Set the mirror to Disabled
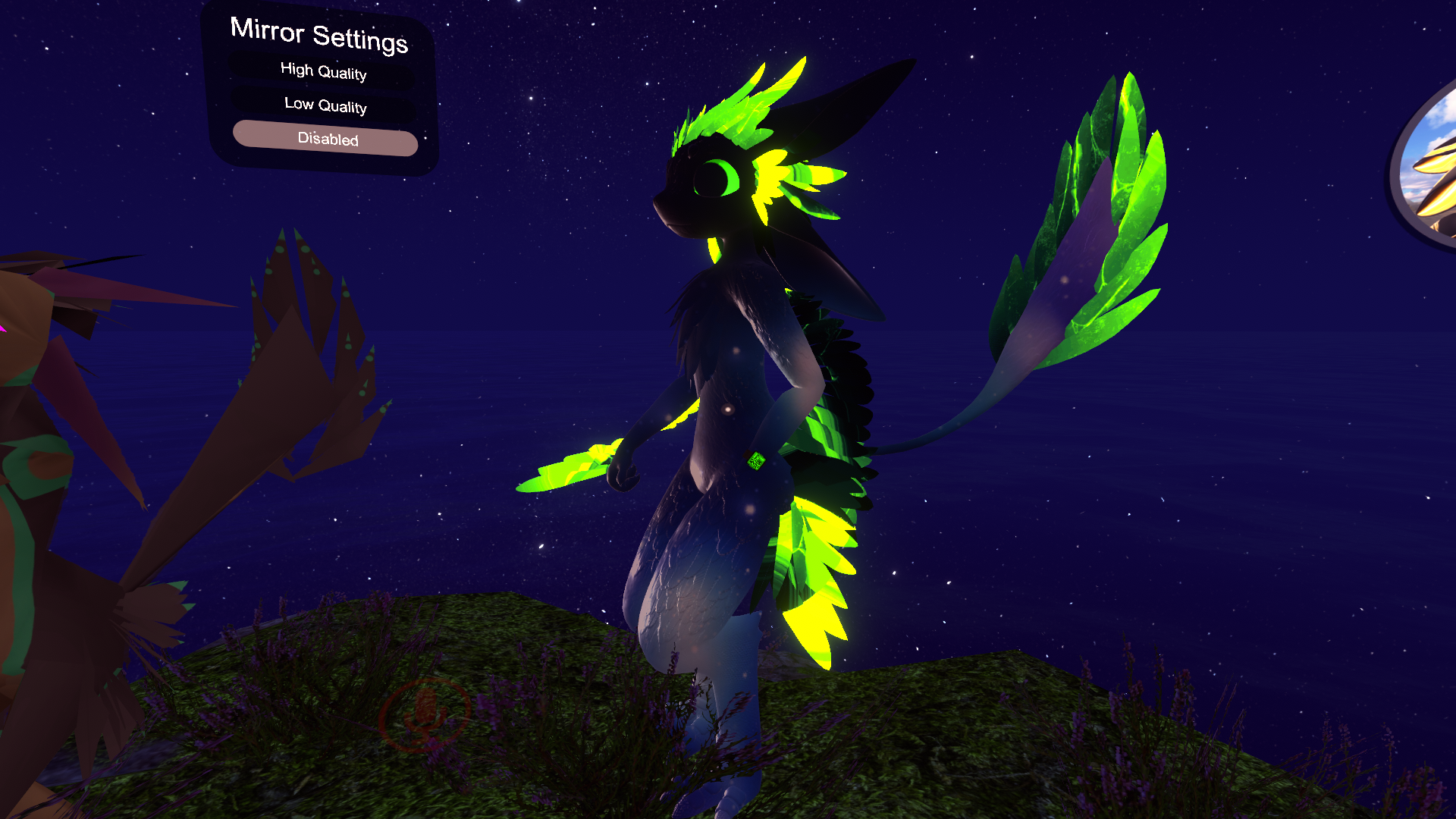This screenshot has width=1456, height=819. [326, 139]
